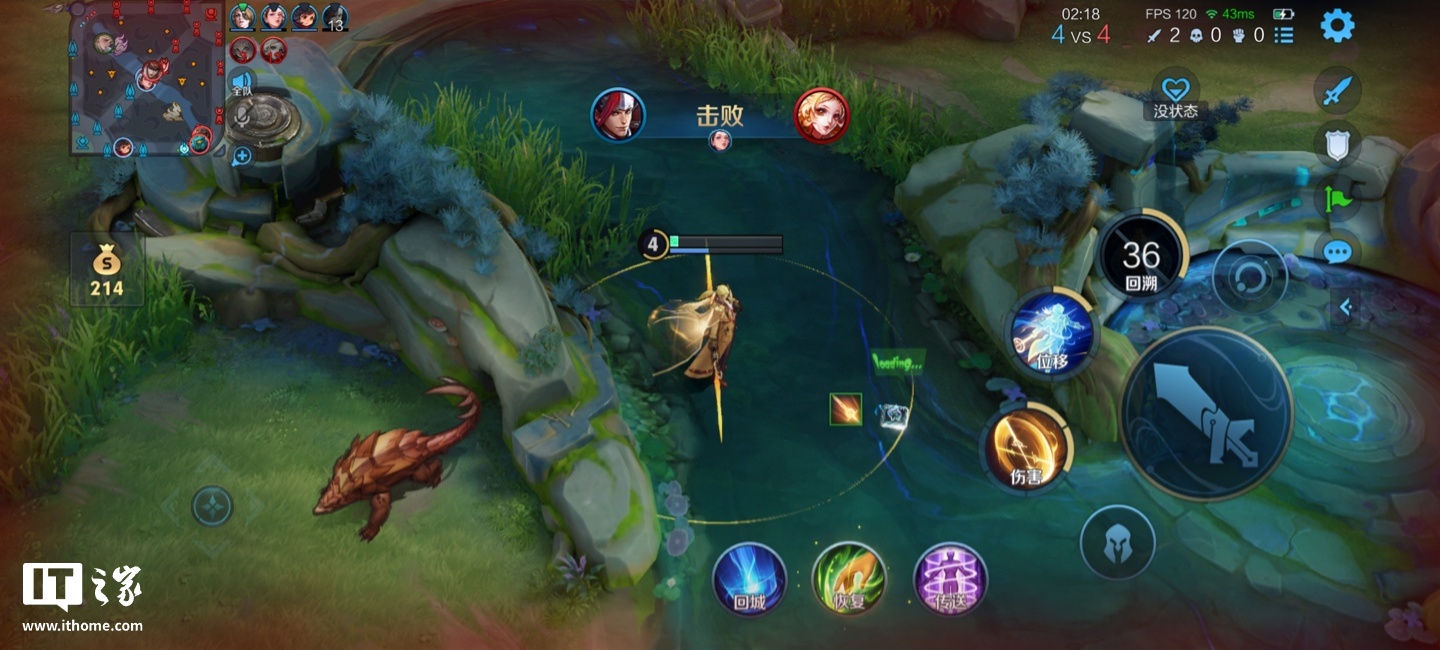Open the shop via the gold coin icon
The image size is (1440, 650).
click(x=106, y=270)
